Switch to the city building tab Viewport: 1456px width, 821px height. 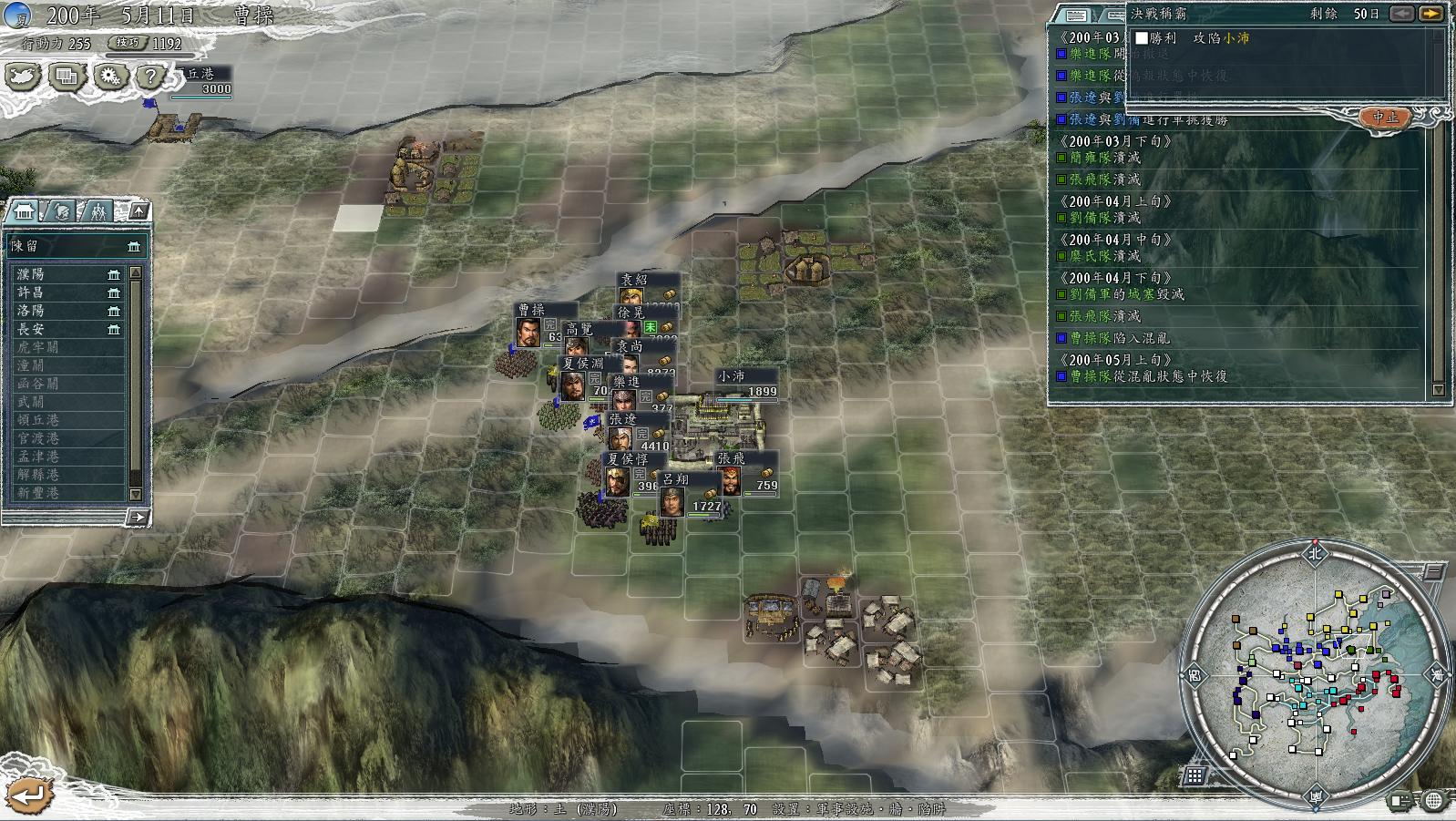[x=26, y=211]
